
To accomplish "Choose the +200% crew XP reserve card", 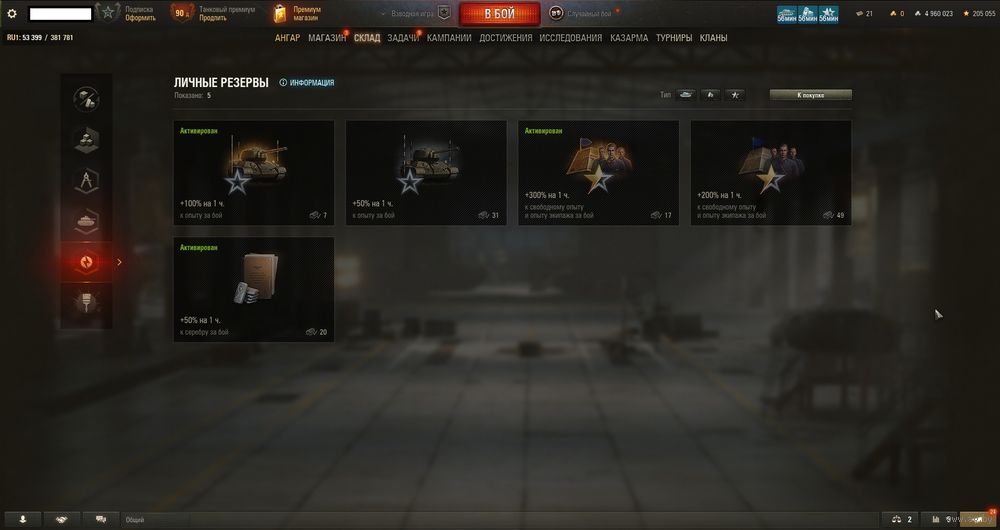I will point(771,172).
